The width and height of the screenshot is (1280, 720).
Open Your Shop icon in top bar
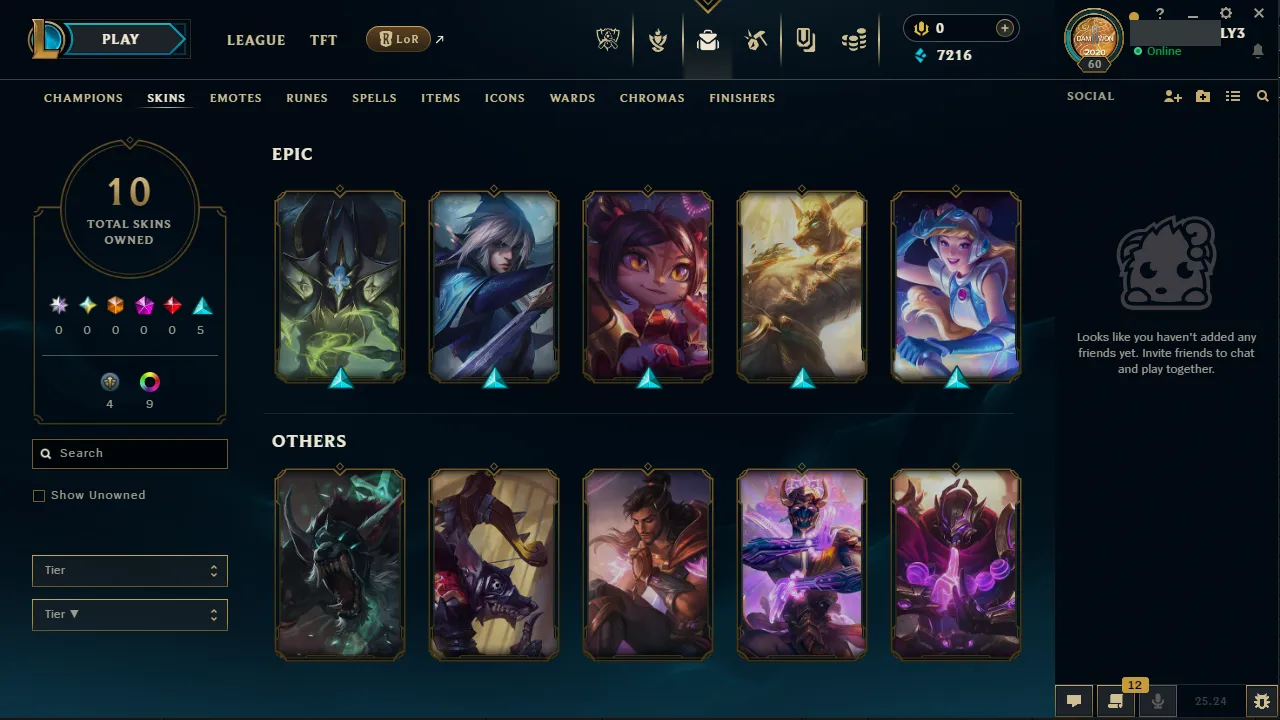click(805, 39)
